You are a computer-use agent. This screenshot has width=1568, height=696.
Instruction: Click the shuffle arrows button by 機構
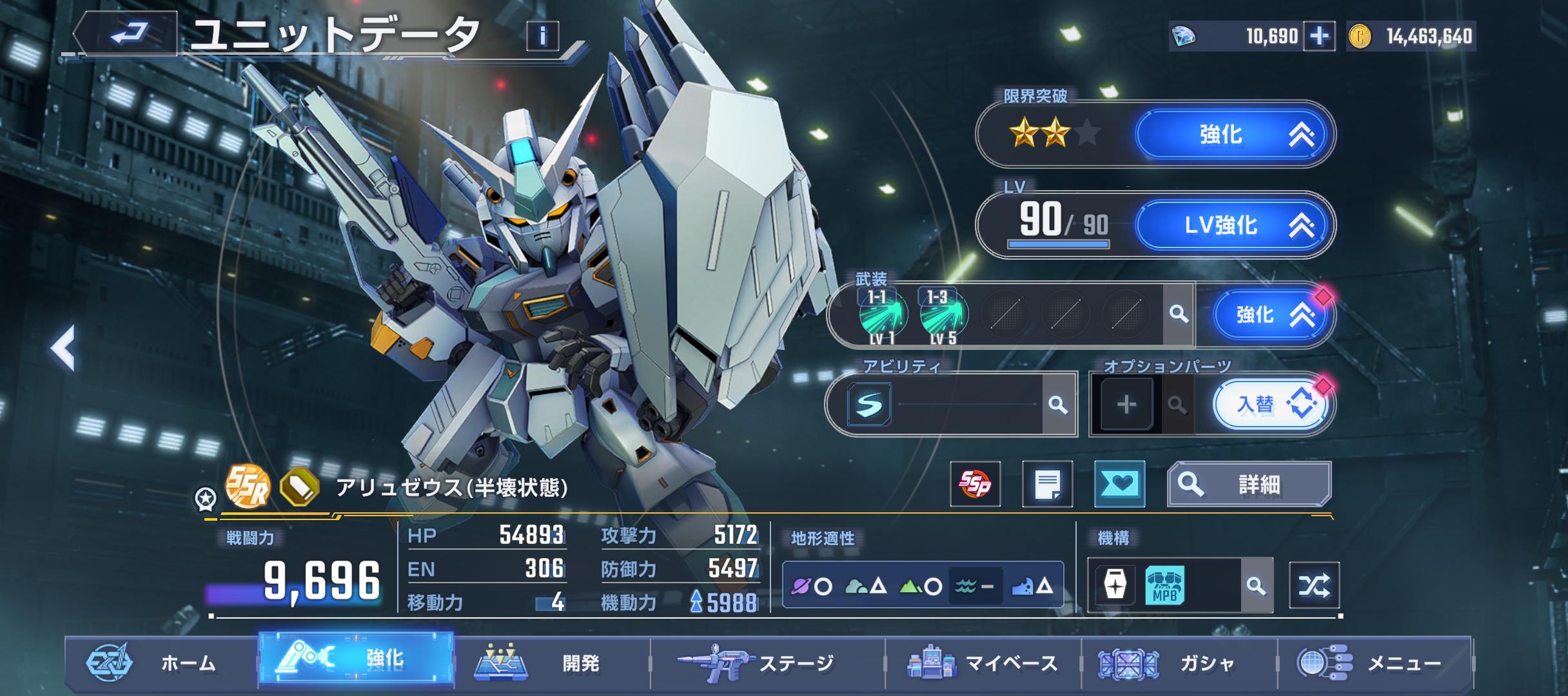click(1313, 585)
